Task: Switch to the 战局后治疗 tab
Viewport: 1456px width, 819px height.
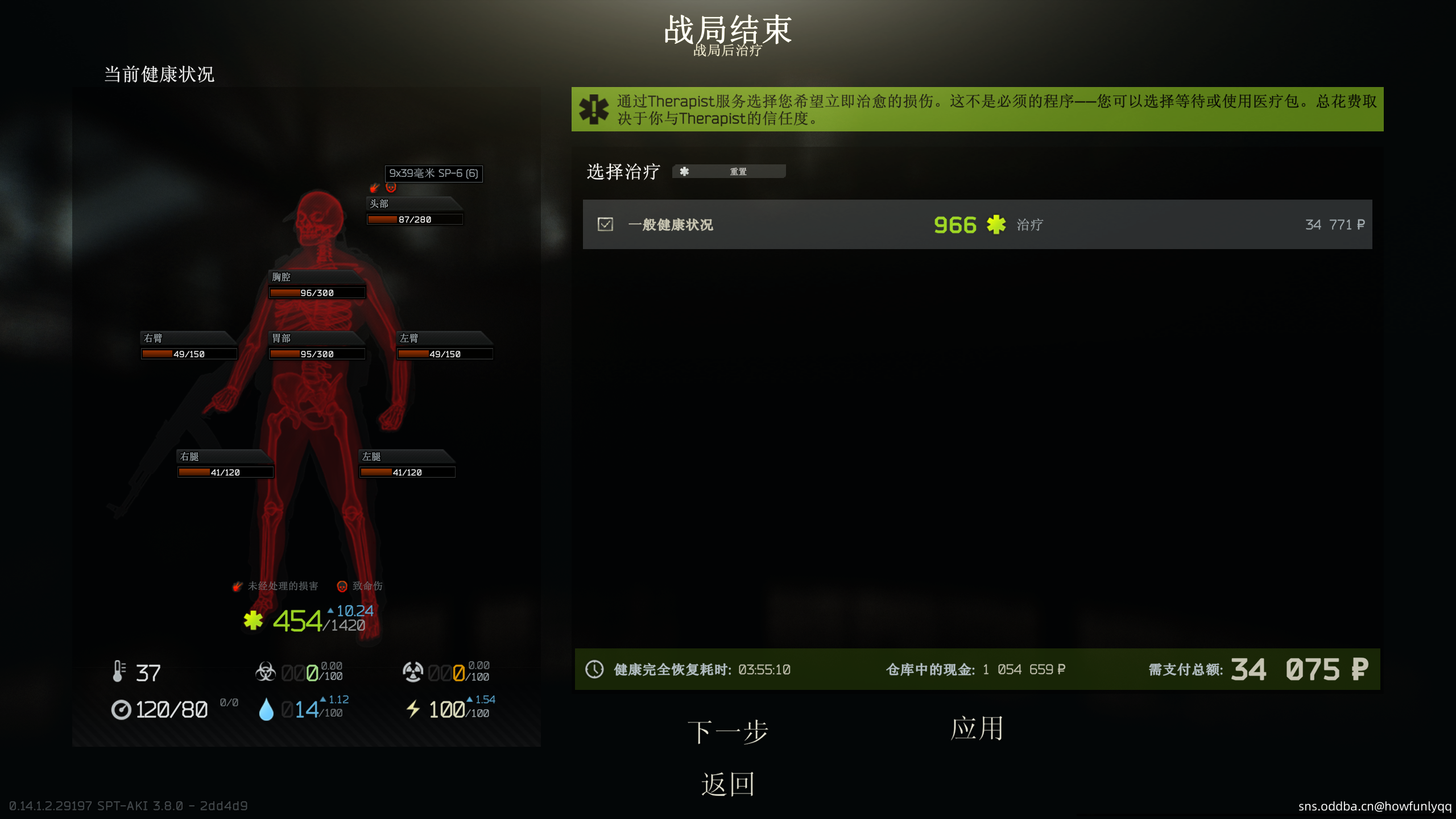Action: click(x=727, y=52)
